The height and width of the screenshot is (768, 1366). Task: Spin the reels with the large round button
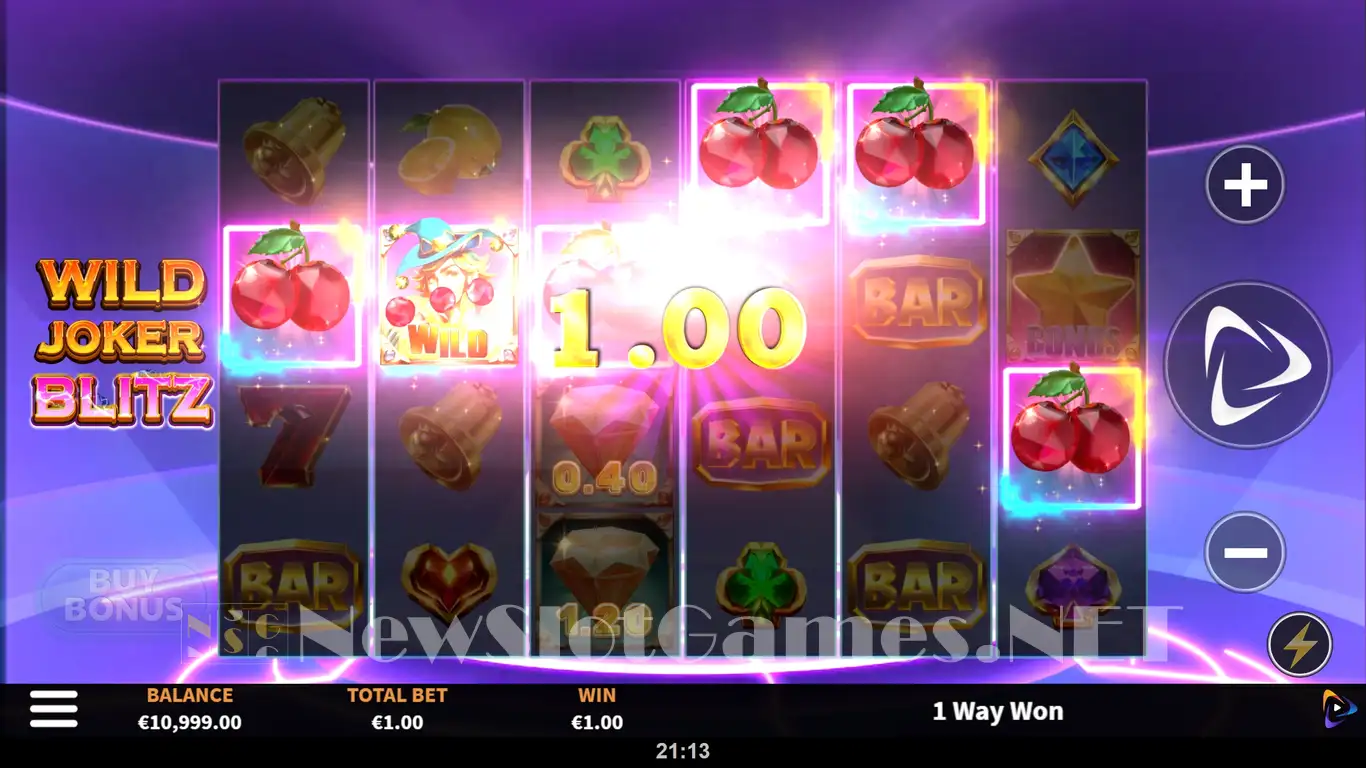(1248, 365)
